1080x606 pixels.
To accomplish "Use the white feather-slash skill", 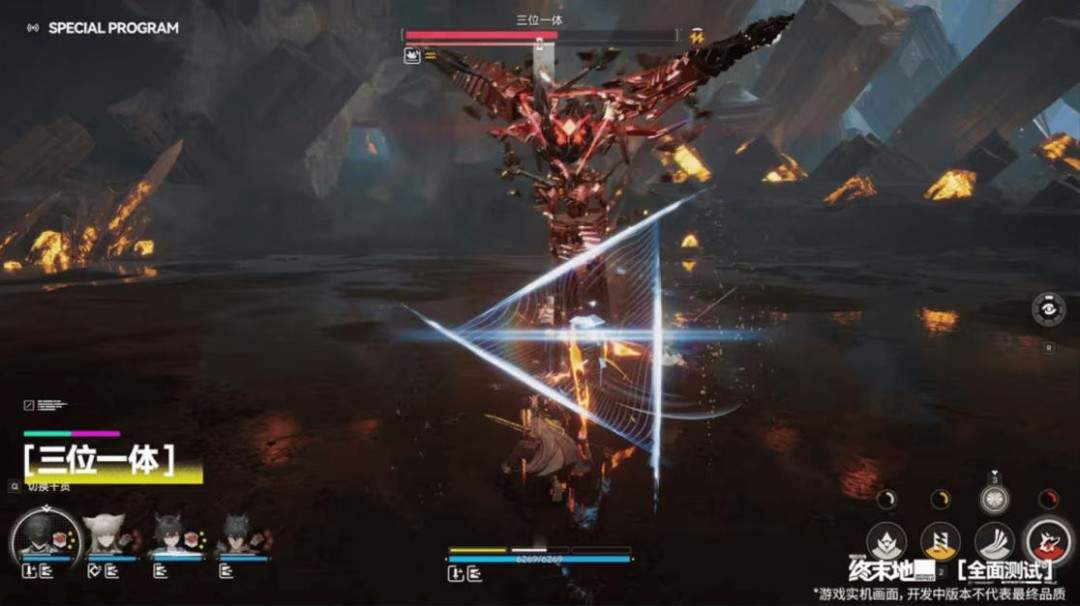I will (994, 543).
